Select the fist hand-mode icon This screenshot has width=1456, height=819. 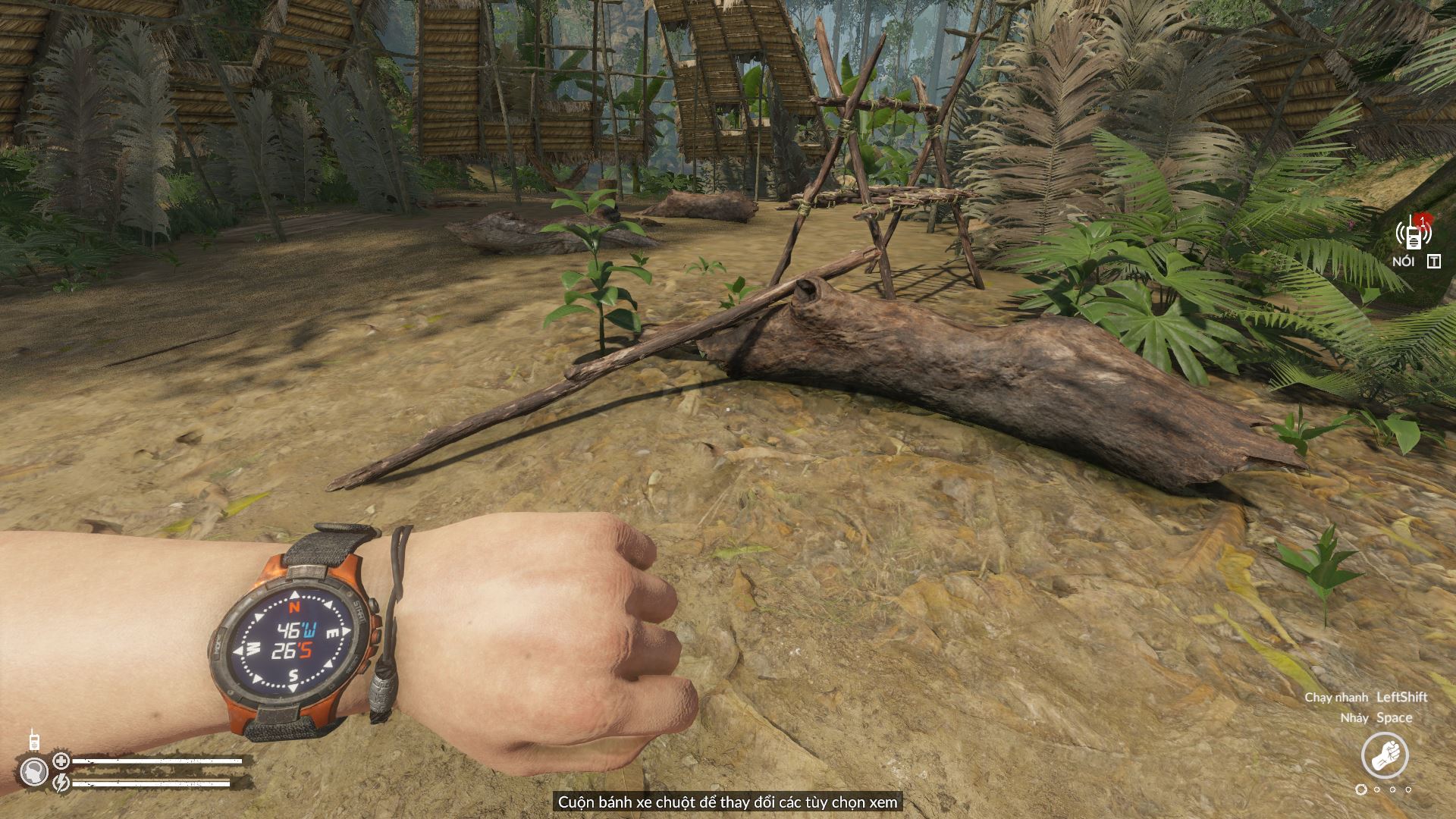coord(1385,756)
